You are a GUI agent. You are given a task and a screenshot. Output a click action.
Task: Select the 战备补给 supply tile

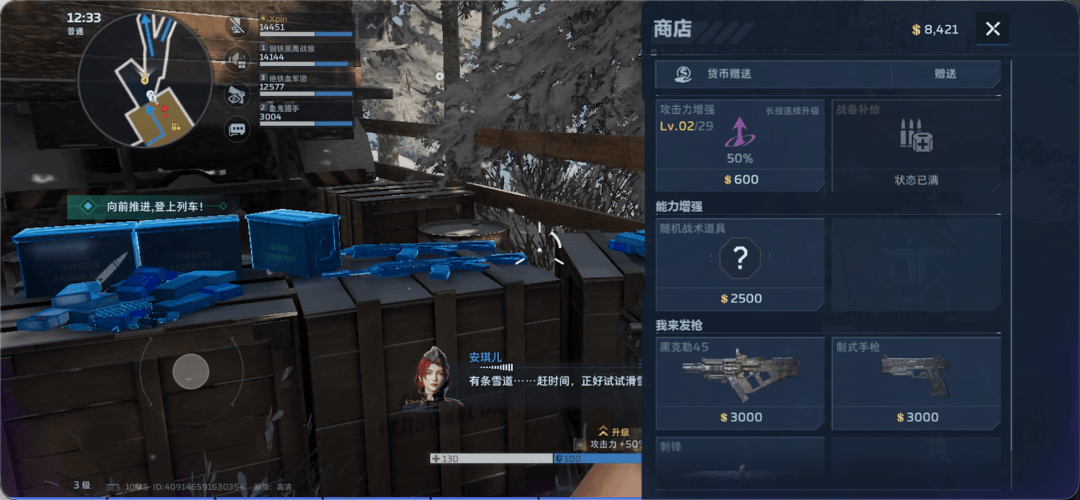915,146
